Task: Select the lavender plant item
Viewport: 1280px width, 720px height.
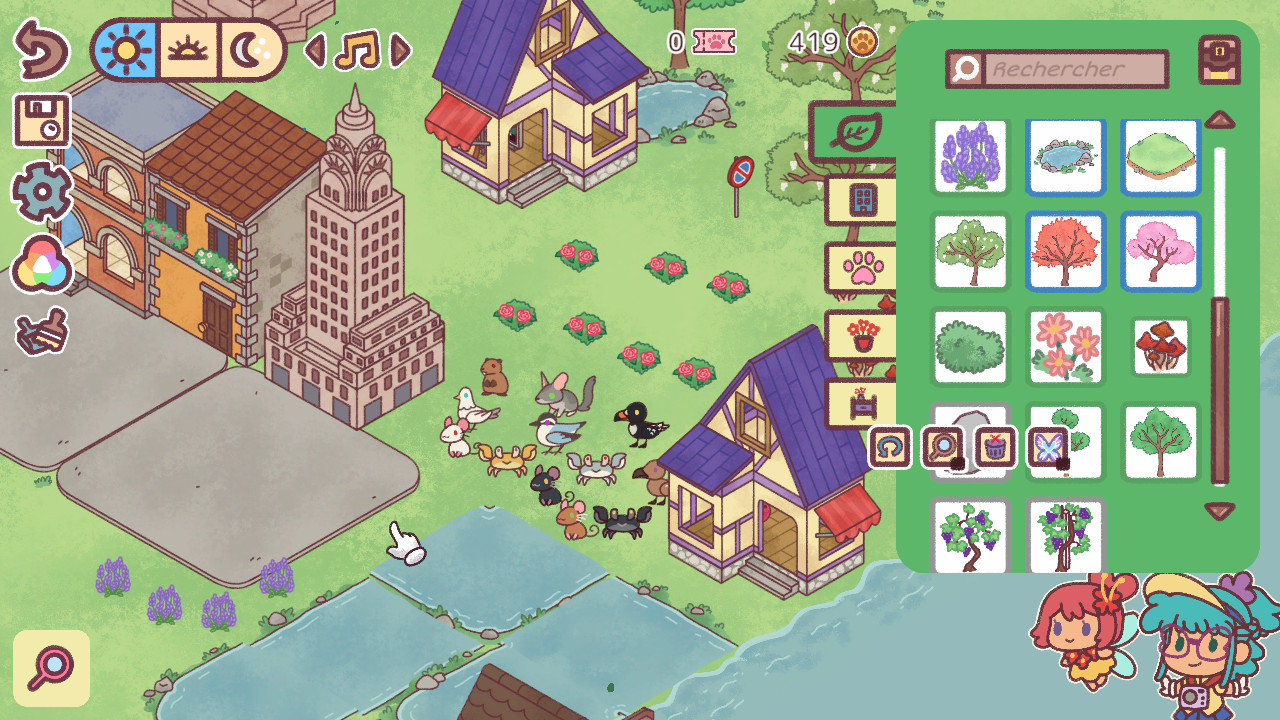Action: click(x=971, y=157)
